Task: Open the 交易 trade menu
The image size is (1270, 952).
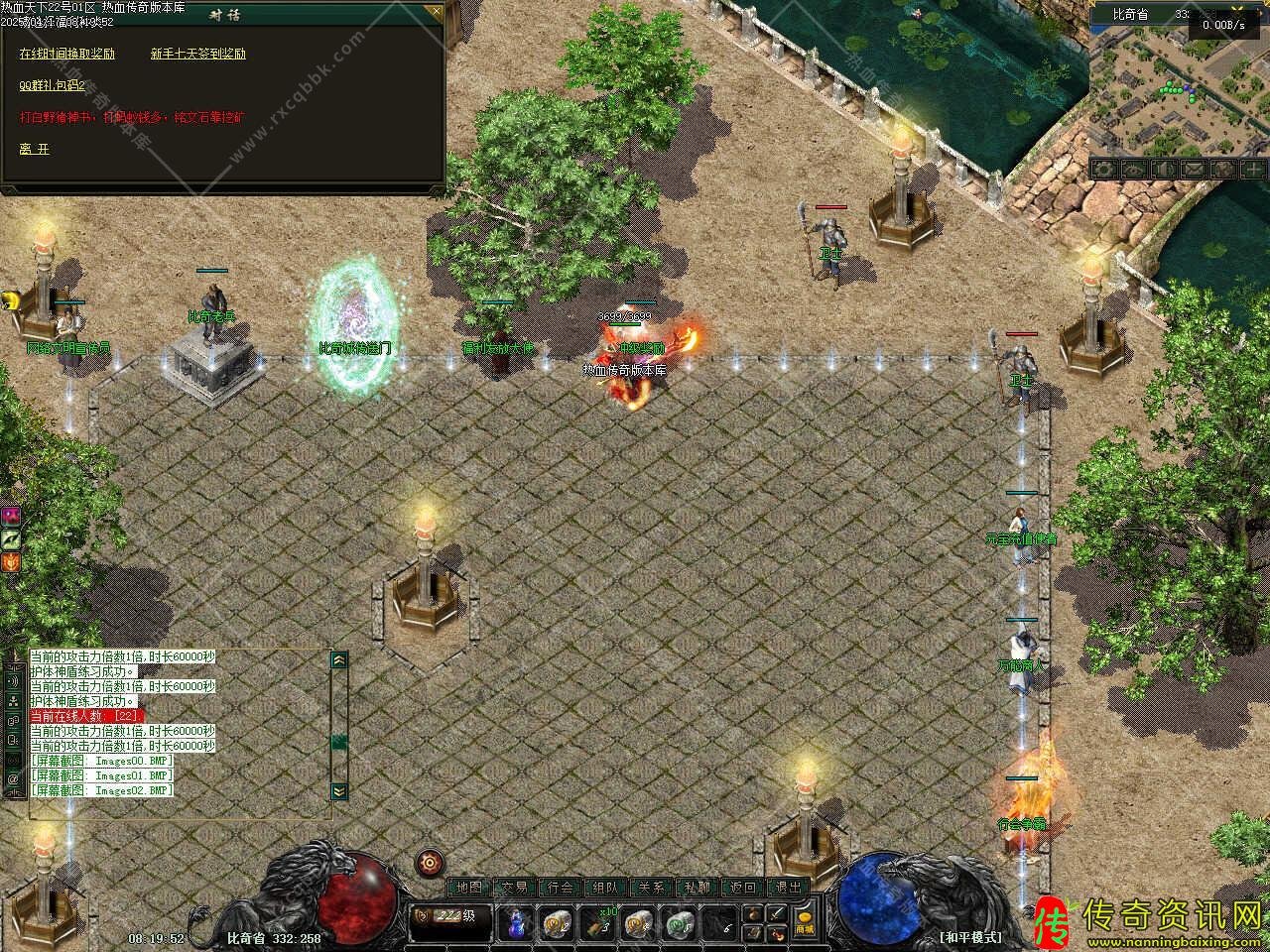Action: tap(514, 888)
